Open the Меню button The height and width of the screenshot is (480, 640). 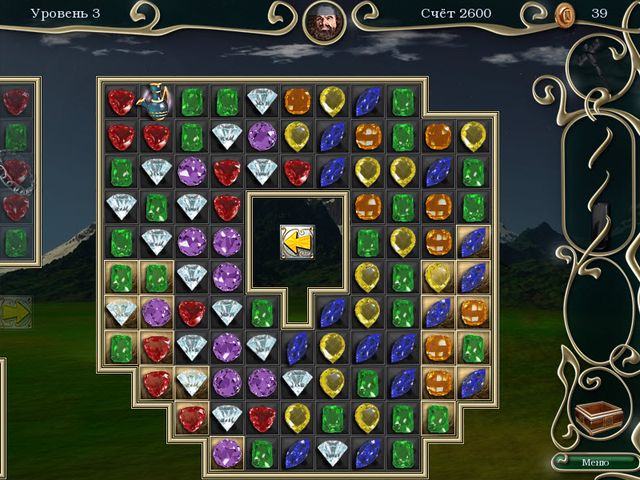pos(594,461)
